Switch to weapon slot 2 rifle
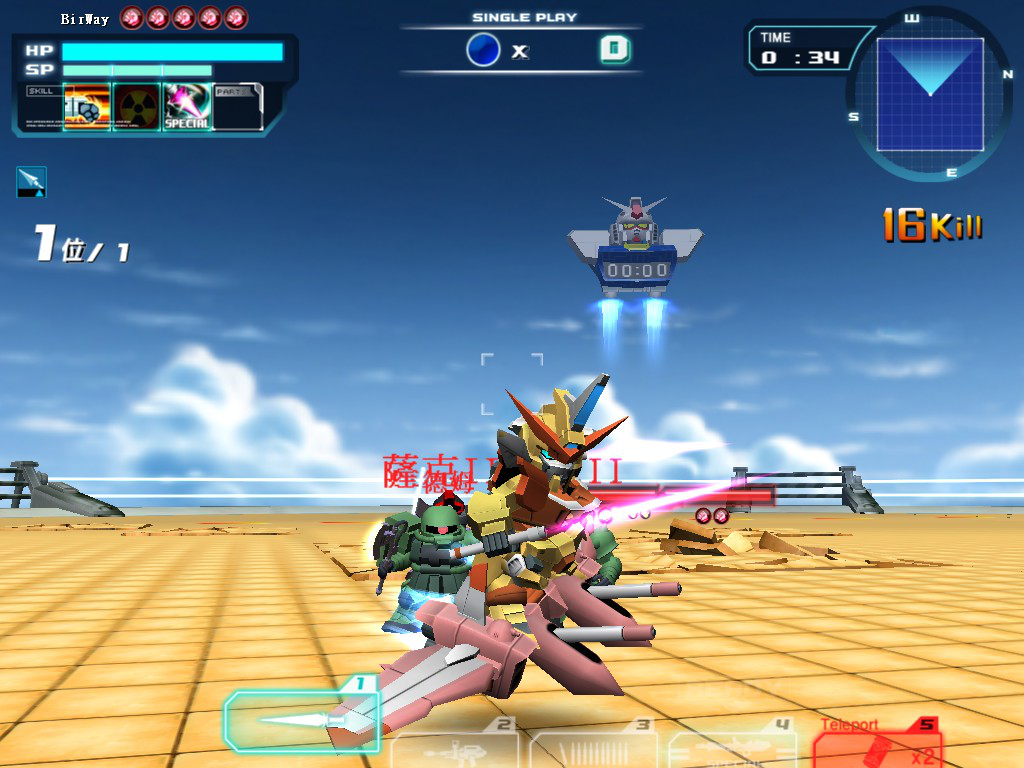This screenshot has height=768, width=1024. tap(456, 746)
